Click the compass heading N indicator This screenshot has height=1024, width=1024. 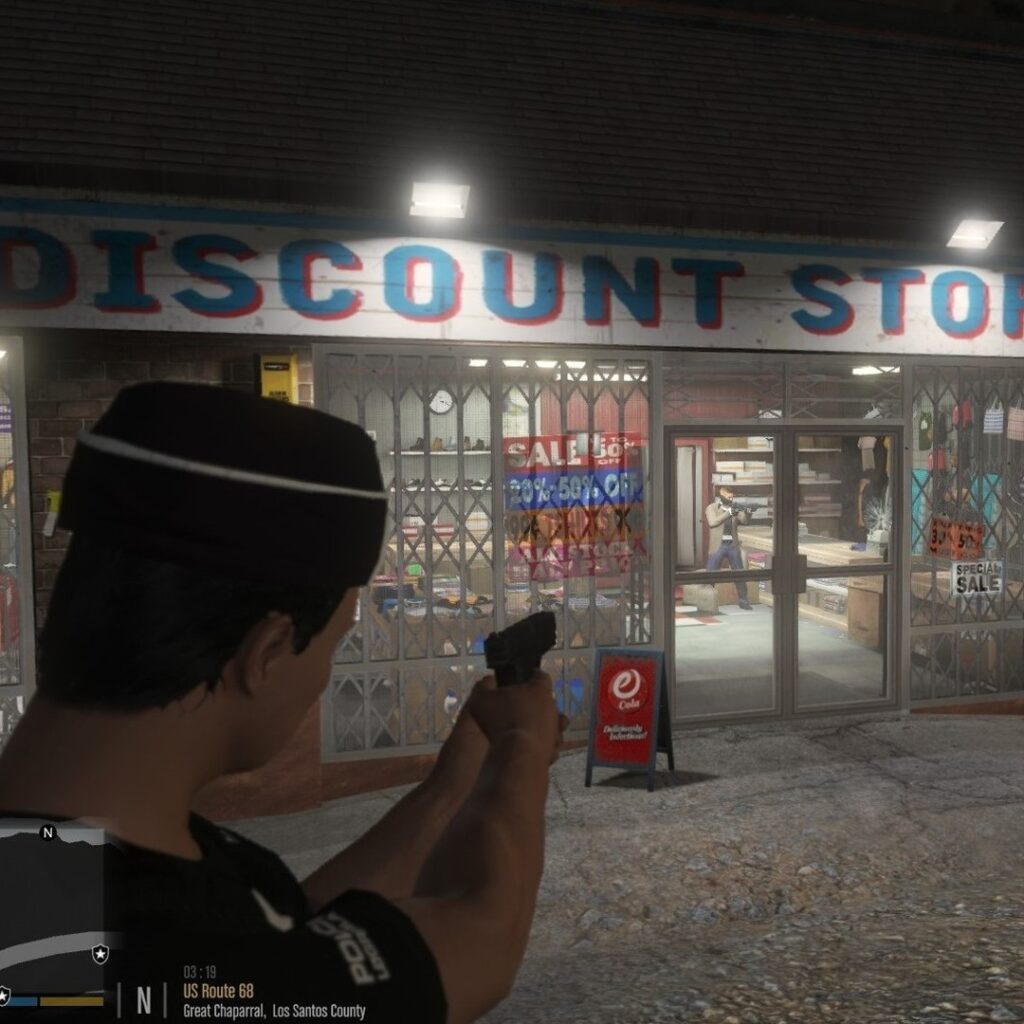(144, 1000)
